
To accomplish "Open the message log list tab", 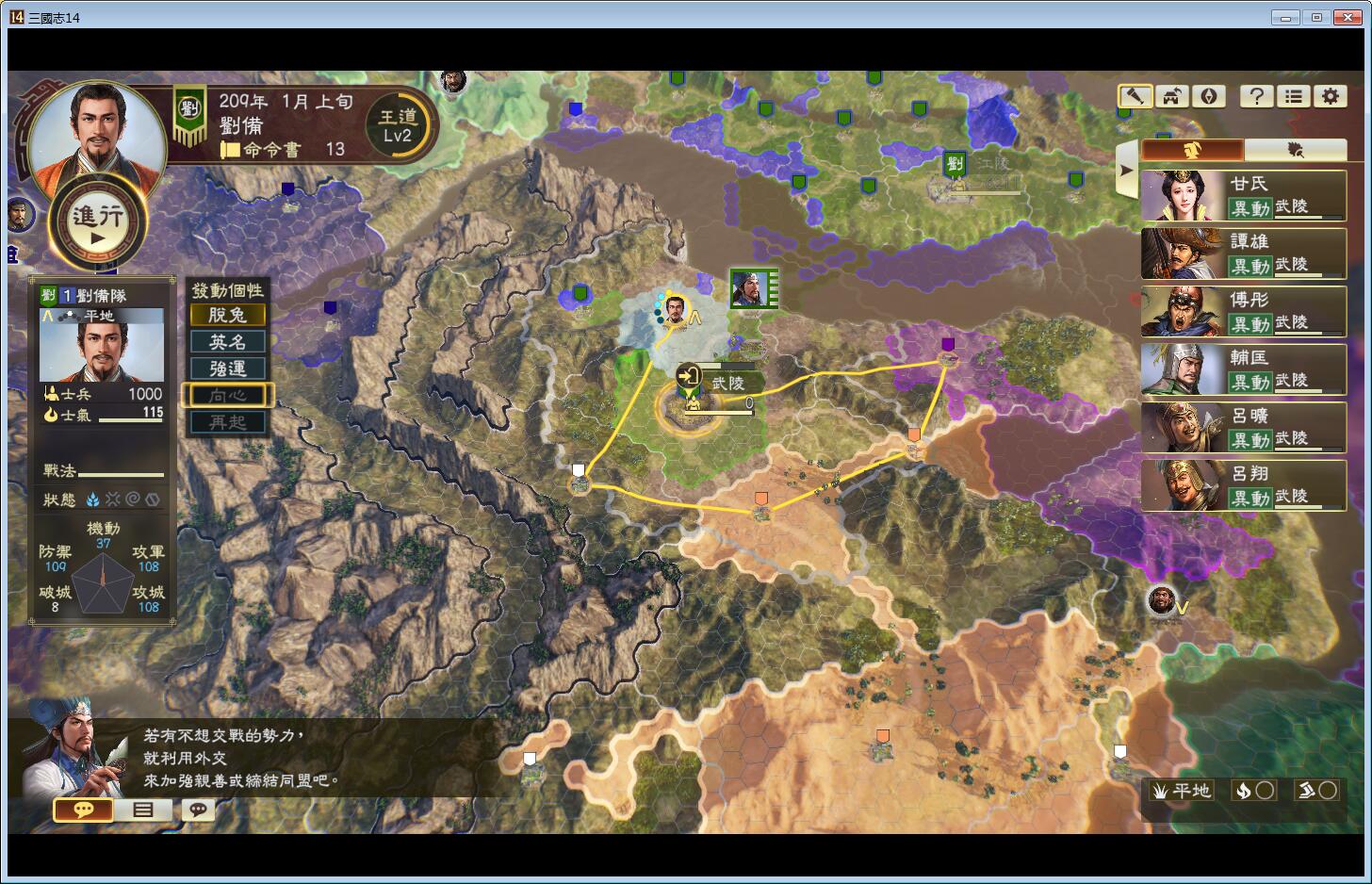I will click(x=143, y=810).
